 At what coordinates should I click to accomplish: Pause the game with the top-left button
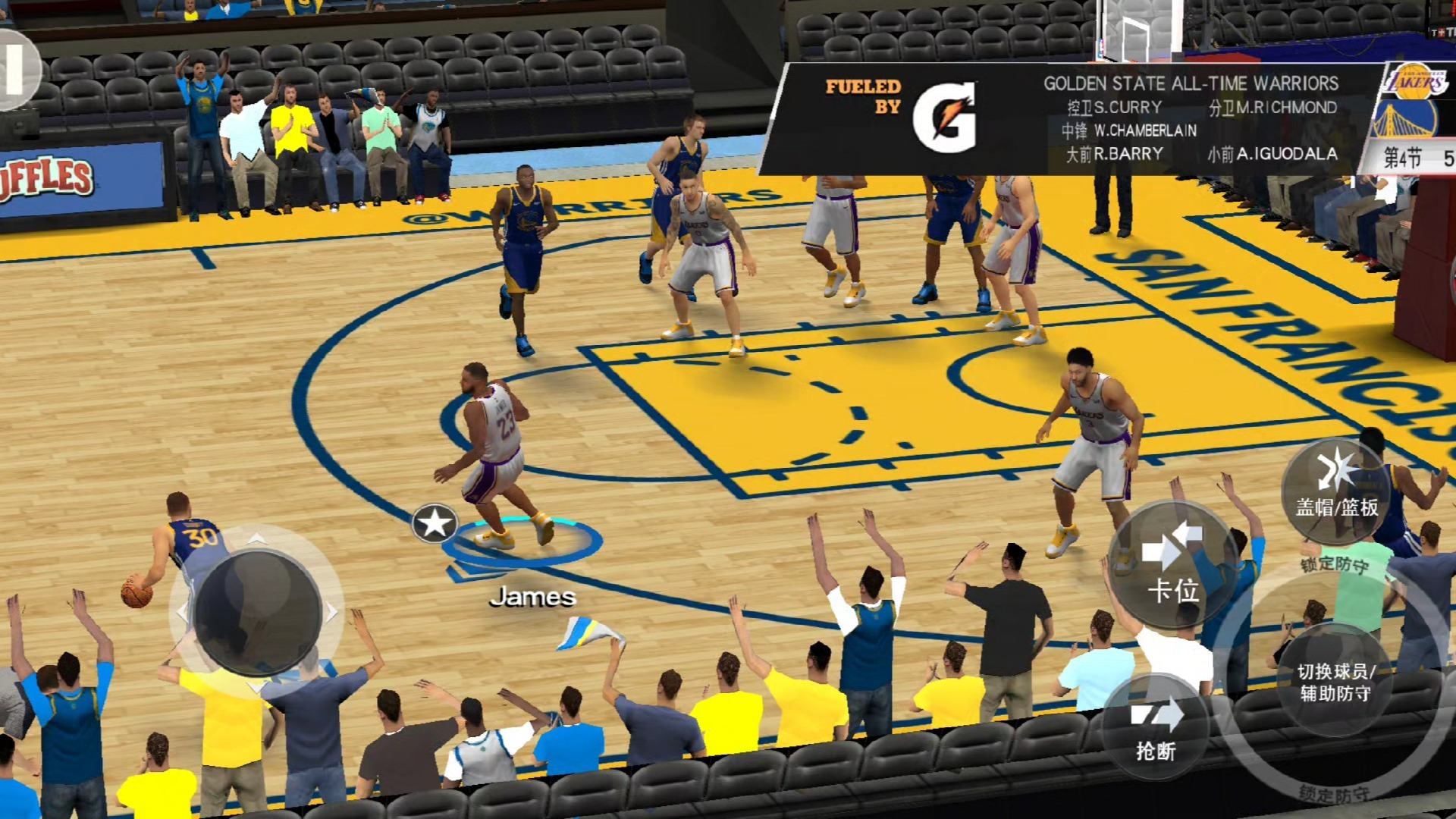click(x=15, y=70)
